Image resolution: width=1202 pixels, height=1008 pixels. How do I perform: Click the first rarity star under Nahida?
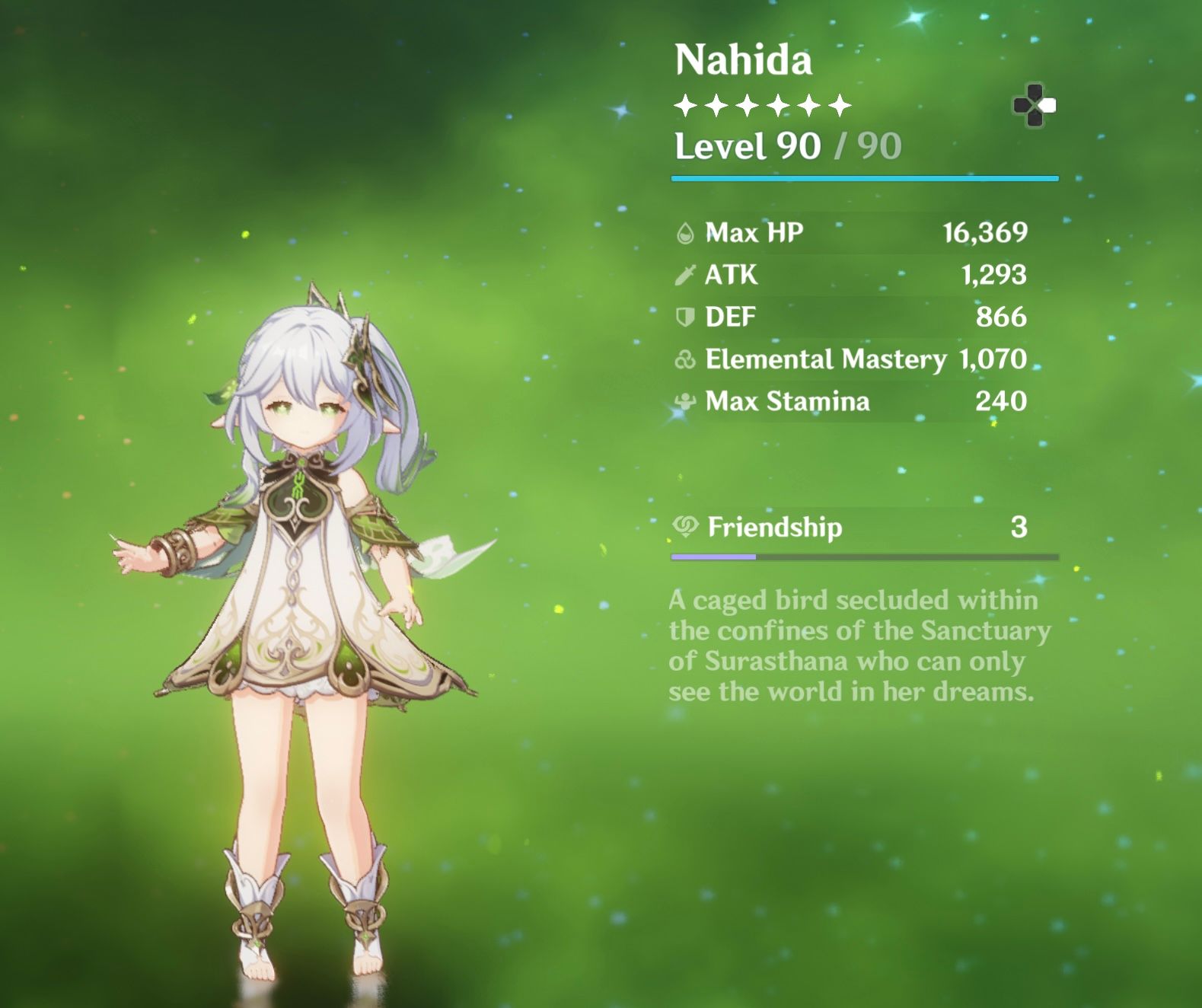pyautogui.click(x=686, y=104)
